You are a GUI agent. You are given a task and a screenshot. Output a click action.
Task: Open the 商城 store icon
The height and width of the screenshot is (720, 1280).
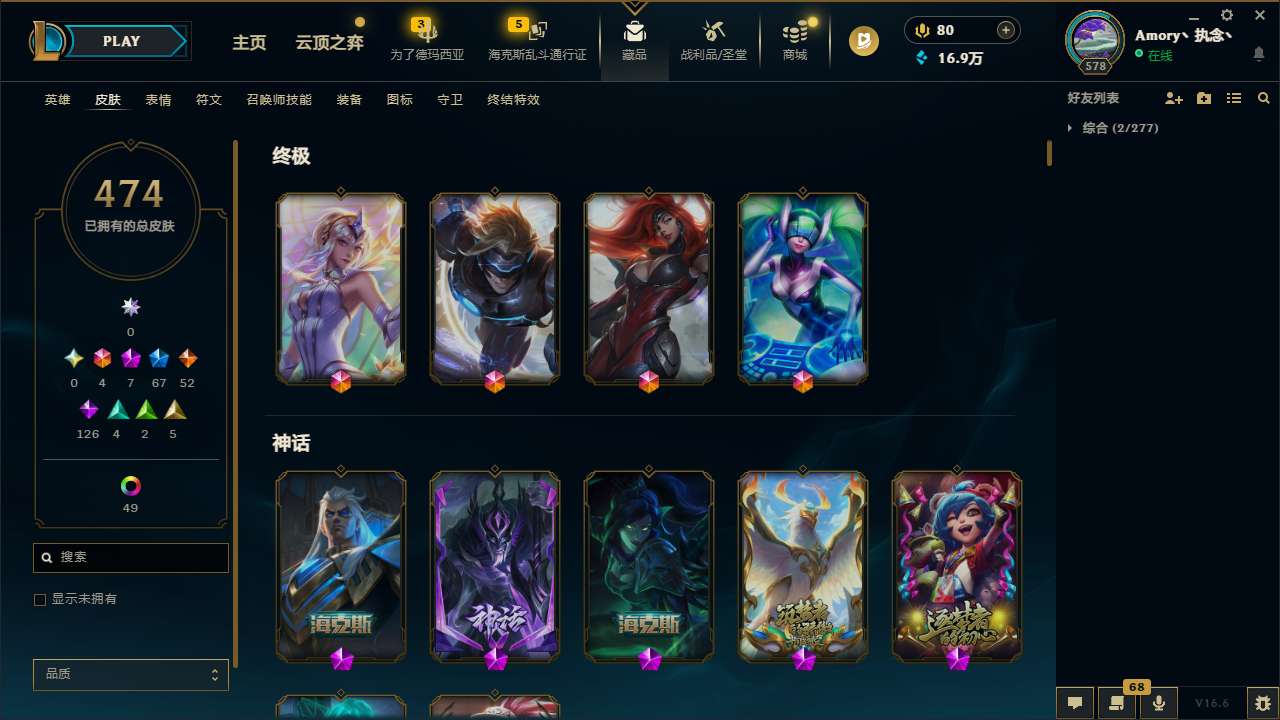coord(794,33)
